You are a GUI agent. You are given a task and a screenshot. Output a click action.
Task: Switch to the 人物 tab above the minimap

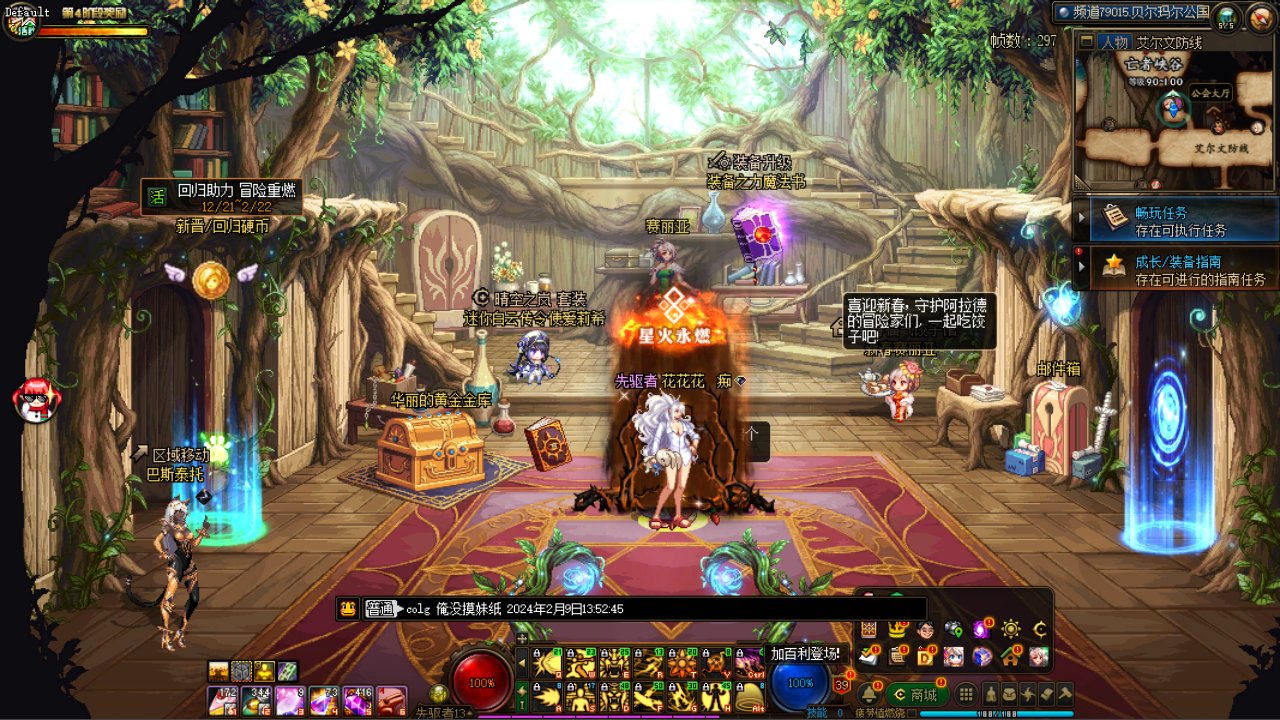point(1113,42)
